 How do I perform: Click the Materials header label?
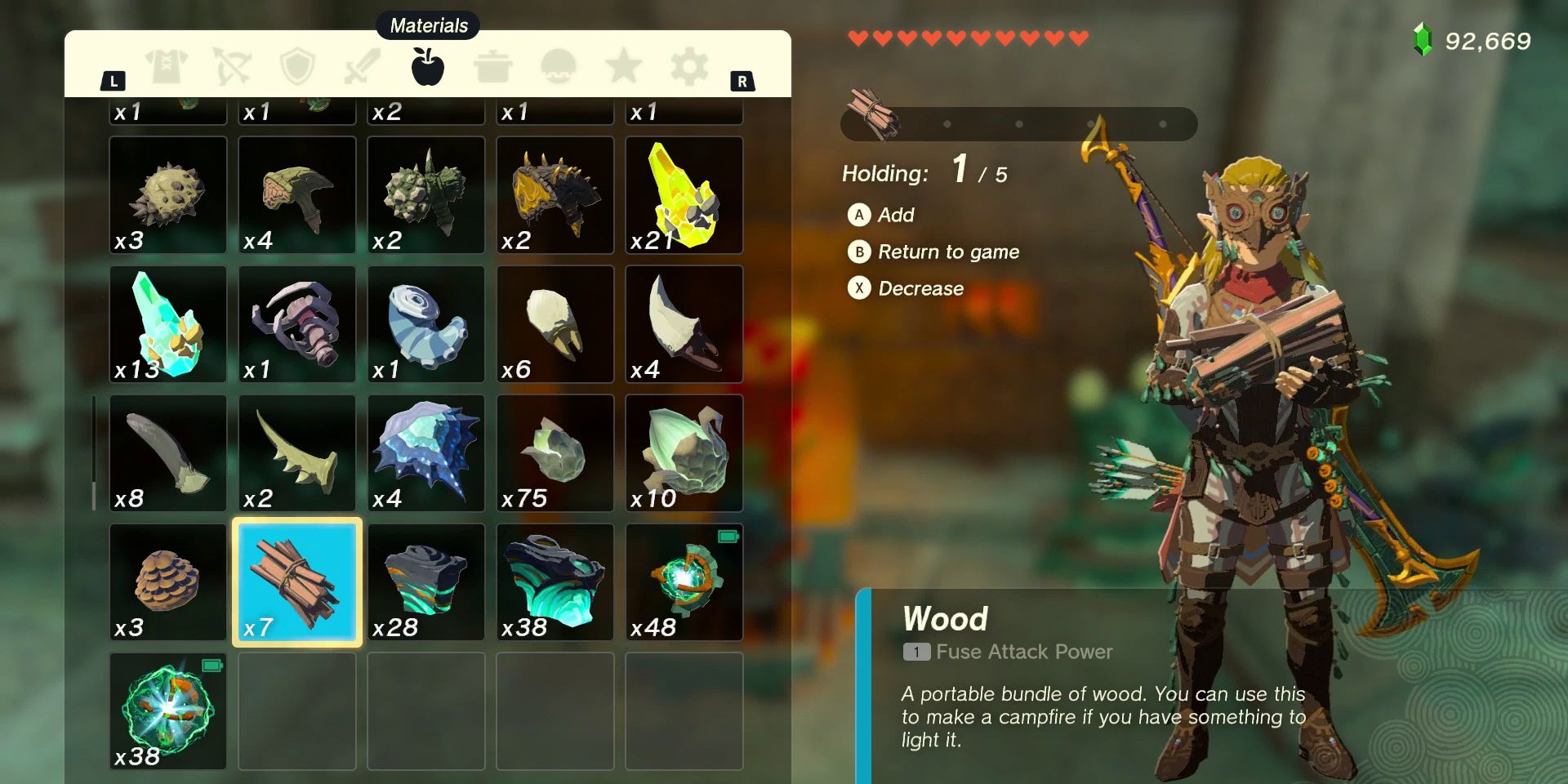click(430, 25)
